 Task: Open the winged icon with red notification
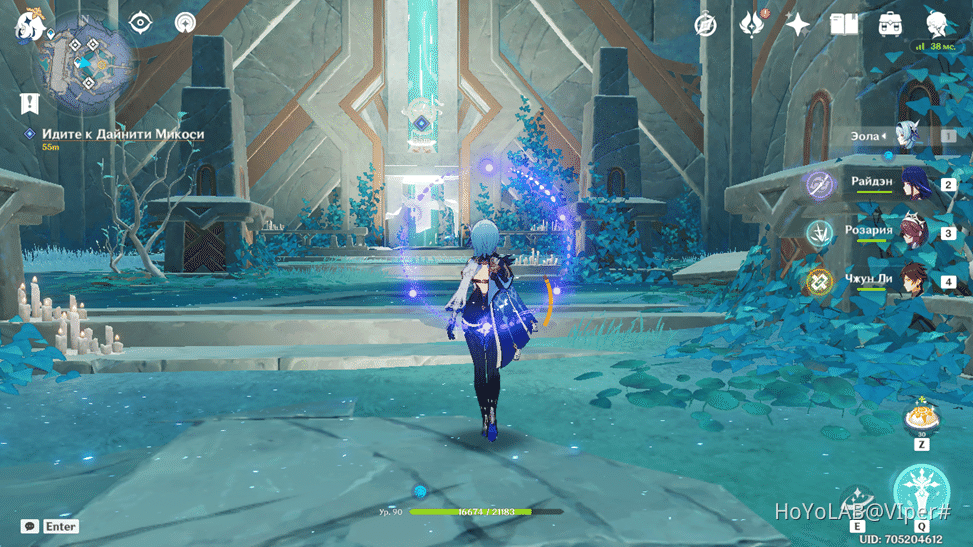click(752, 24)
